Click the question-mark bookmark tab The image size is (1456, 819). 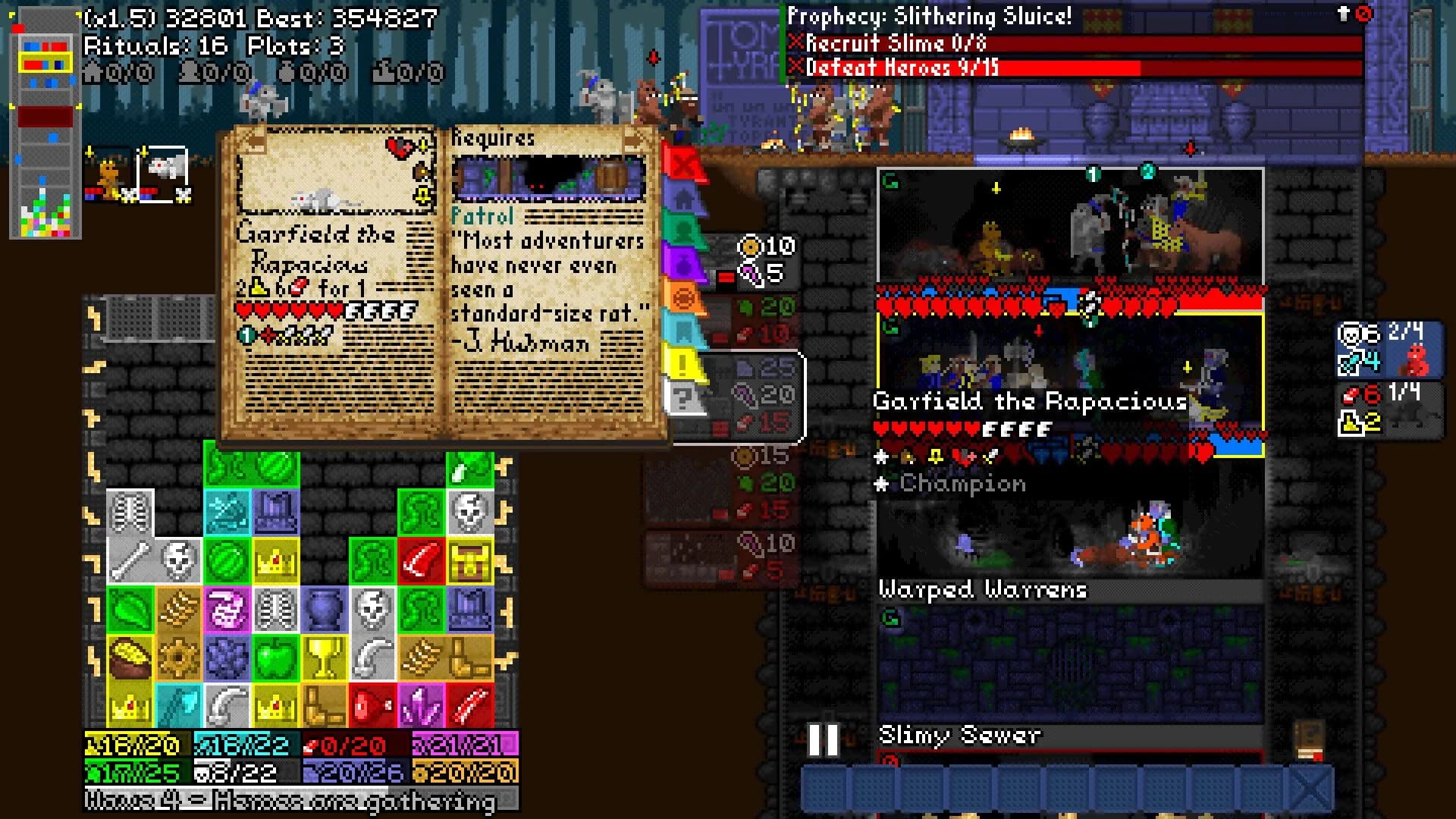point(683,397)
